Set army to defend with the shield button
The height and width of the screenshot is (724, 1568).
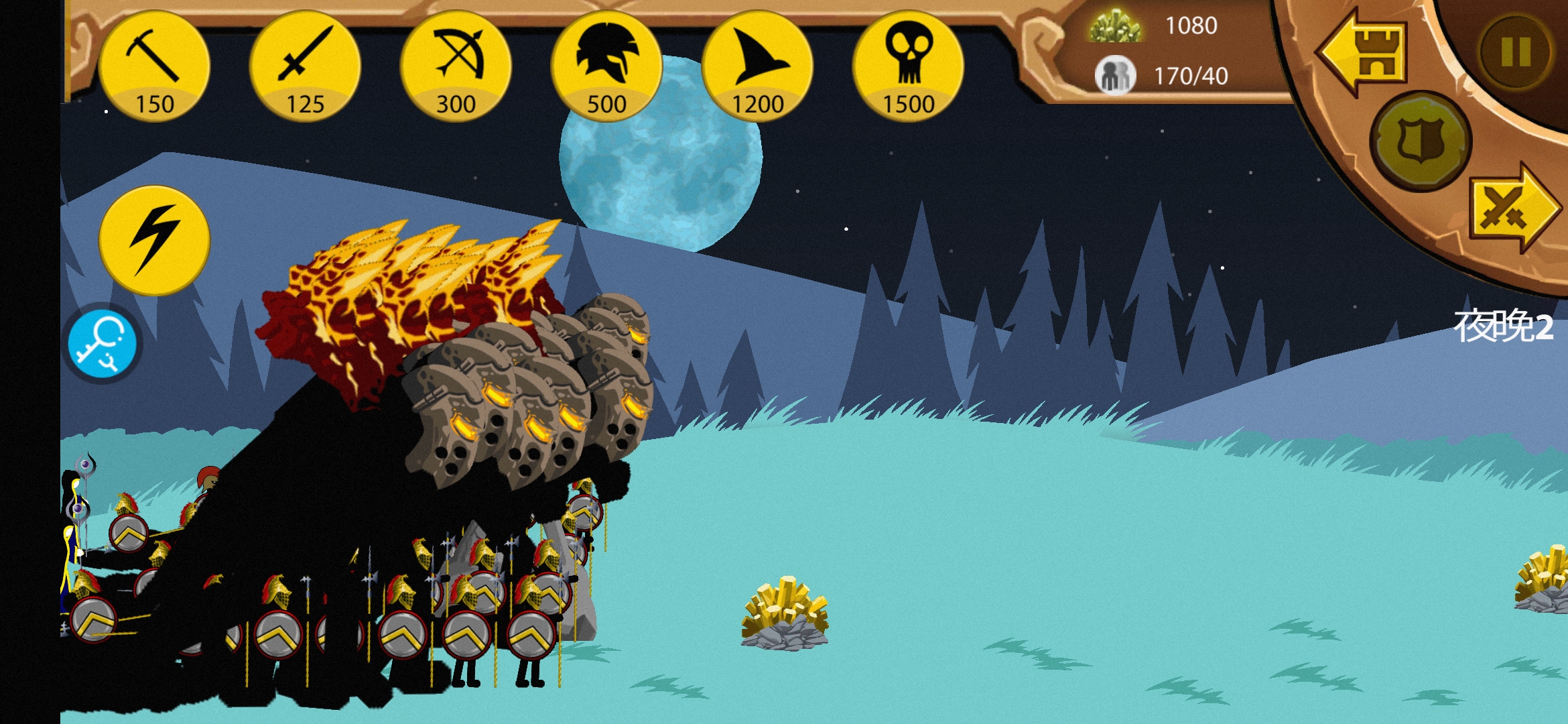tap(1421, 141)
